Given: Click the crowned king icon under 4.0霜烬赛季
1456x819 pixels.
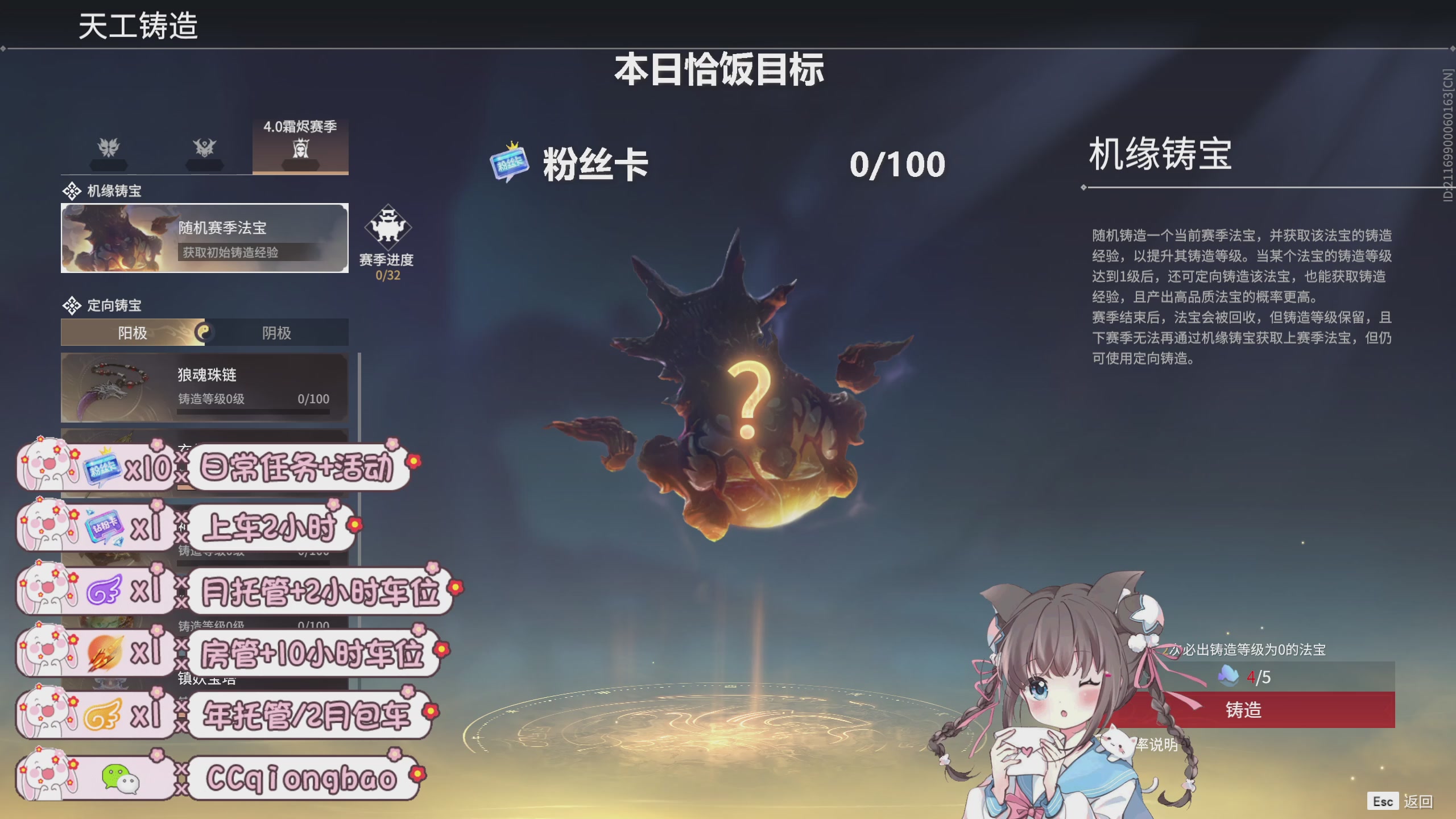Looking at the screenshot, I should coord(301,149).
